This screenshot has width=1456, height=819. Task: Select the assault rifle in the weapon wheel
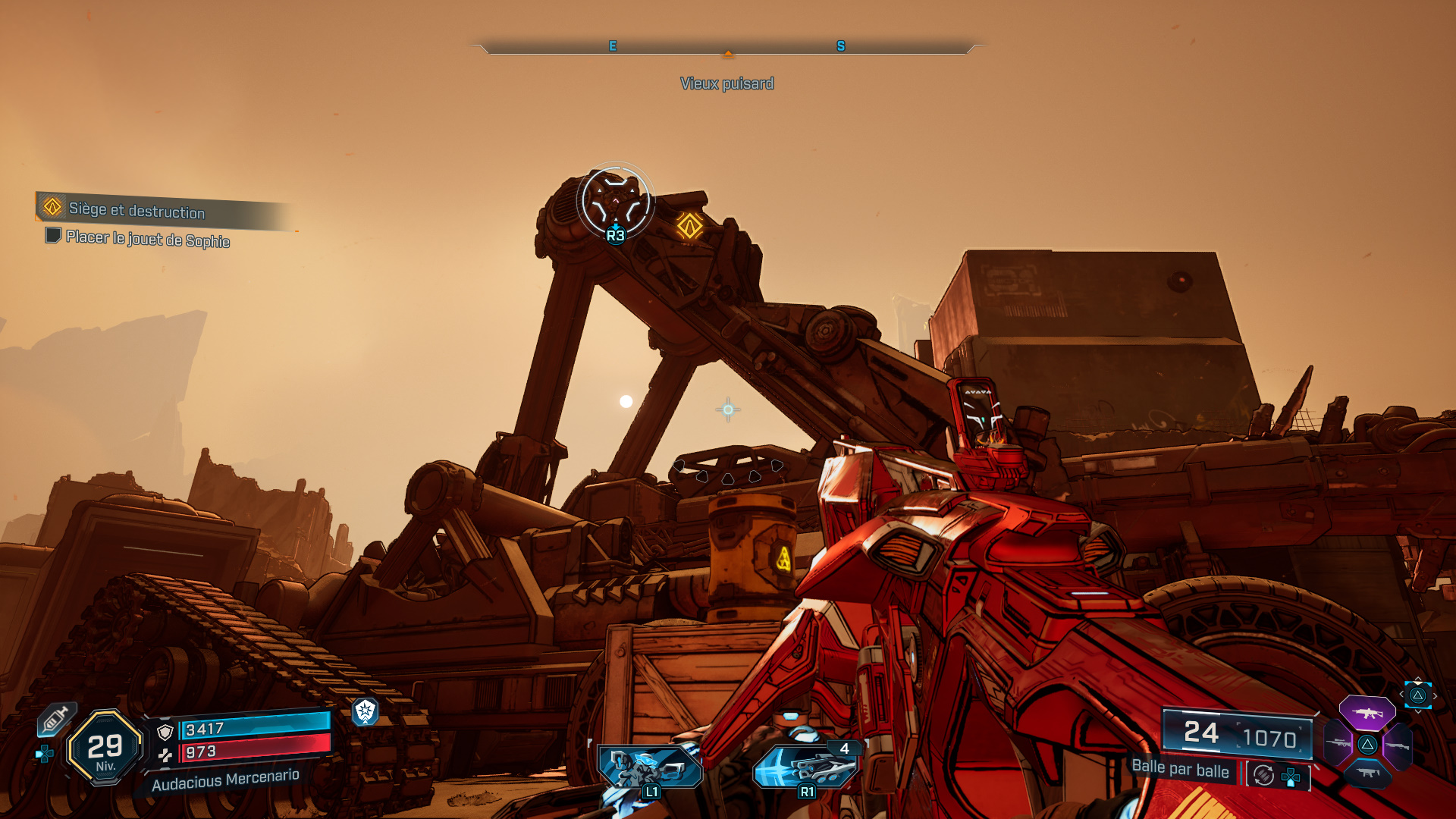pos(1367,712)
